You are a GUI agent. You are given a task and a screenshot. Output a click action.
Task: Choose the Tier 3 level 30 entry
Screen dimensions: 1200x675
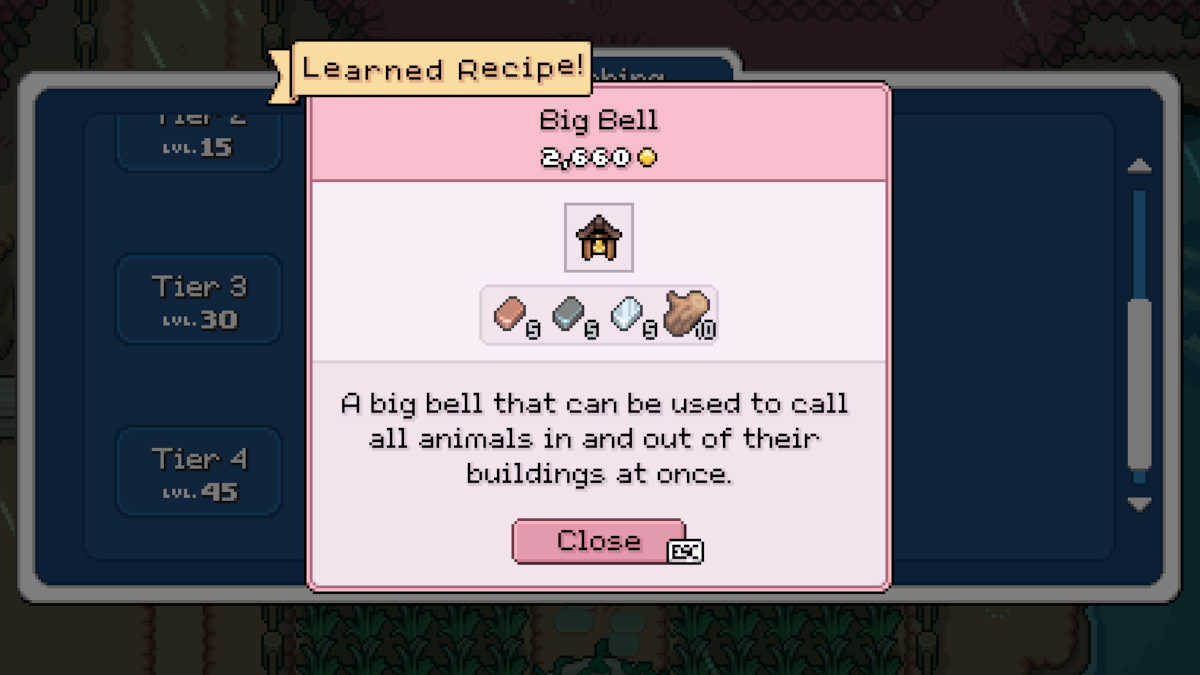(x=199, y=300)
